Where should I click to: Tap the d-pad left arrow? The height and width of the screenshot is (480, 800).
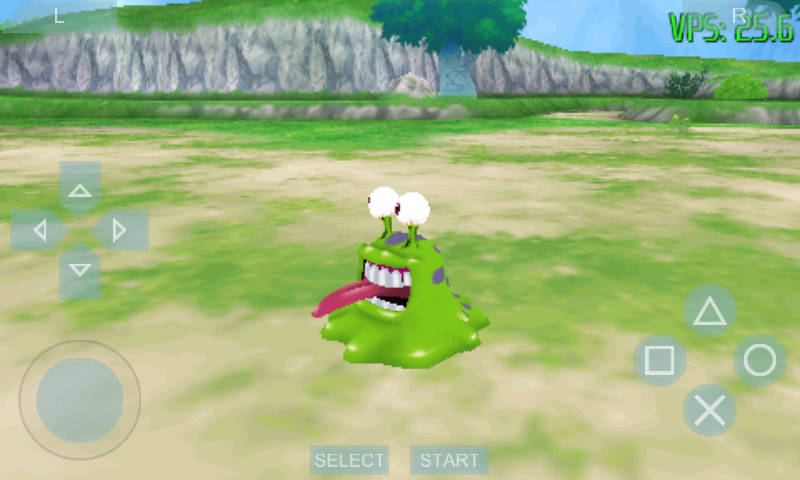click(x=38, y=231)
